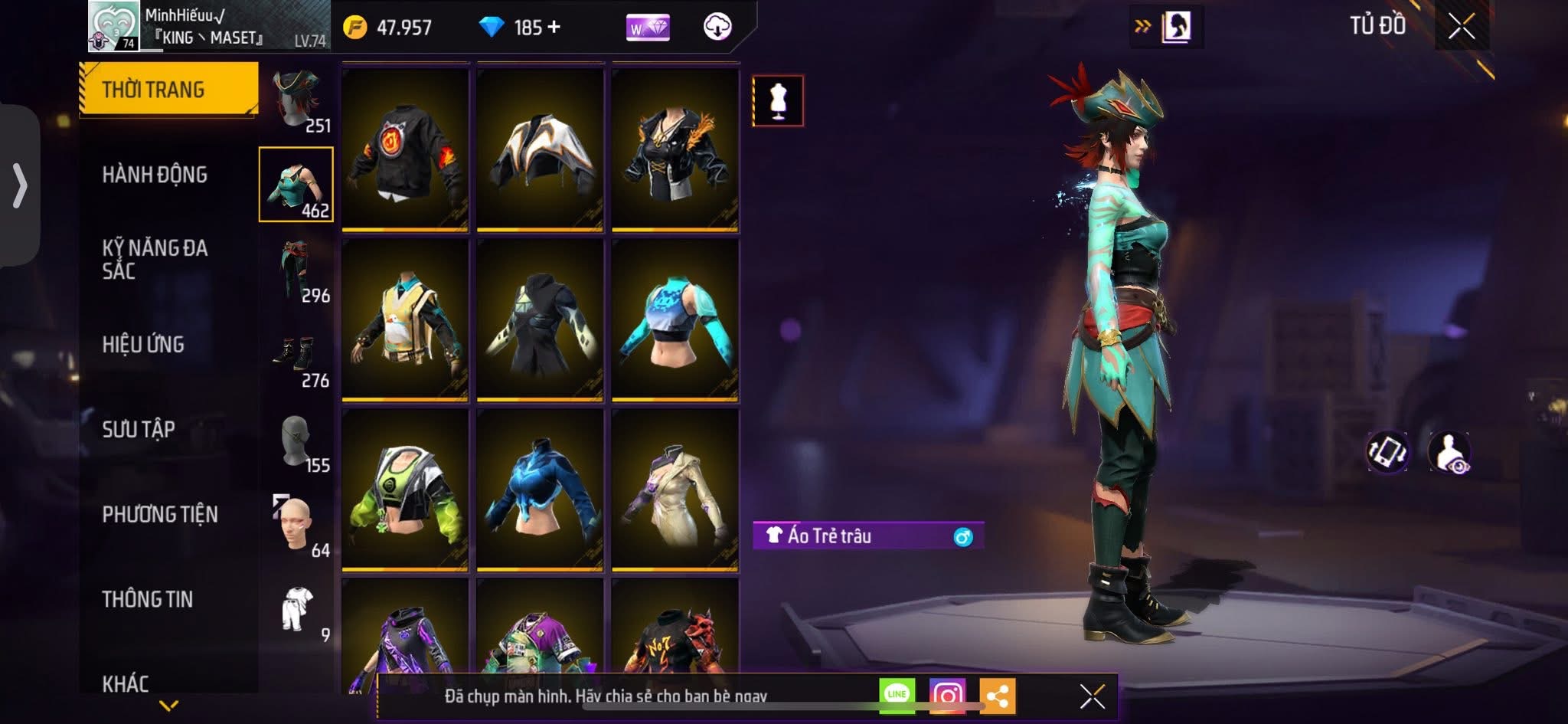Close the TỦ ĐỒ wardrobe screen

click(x=1461, y=27)
